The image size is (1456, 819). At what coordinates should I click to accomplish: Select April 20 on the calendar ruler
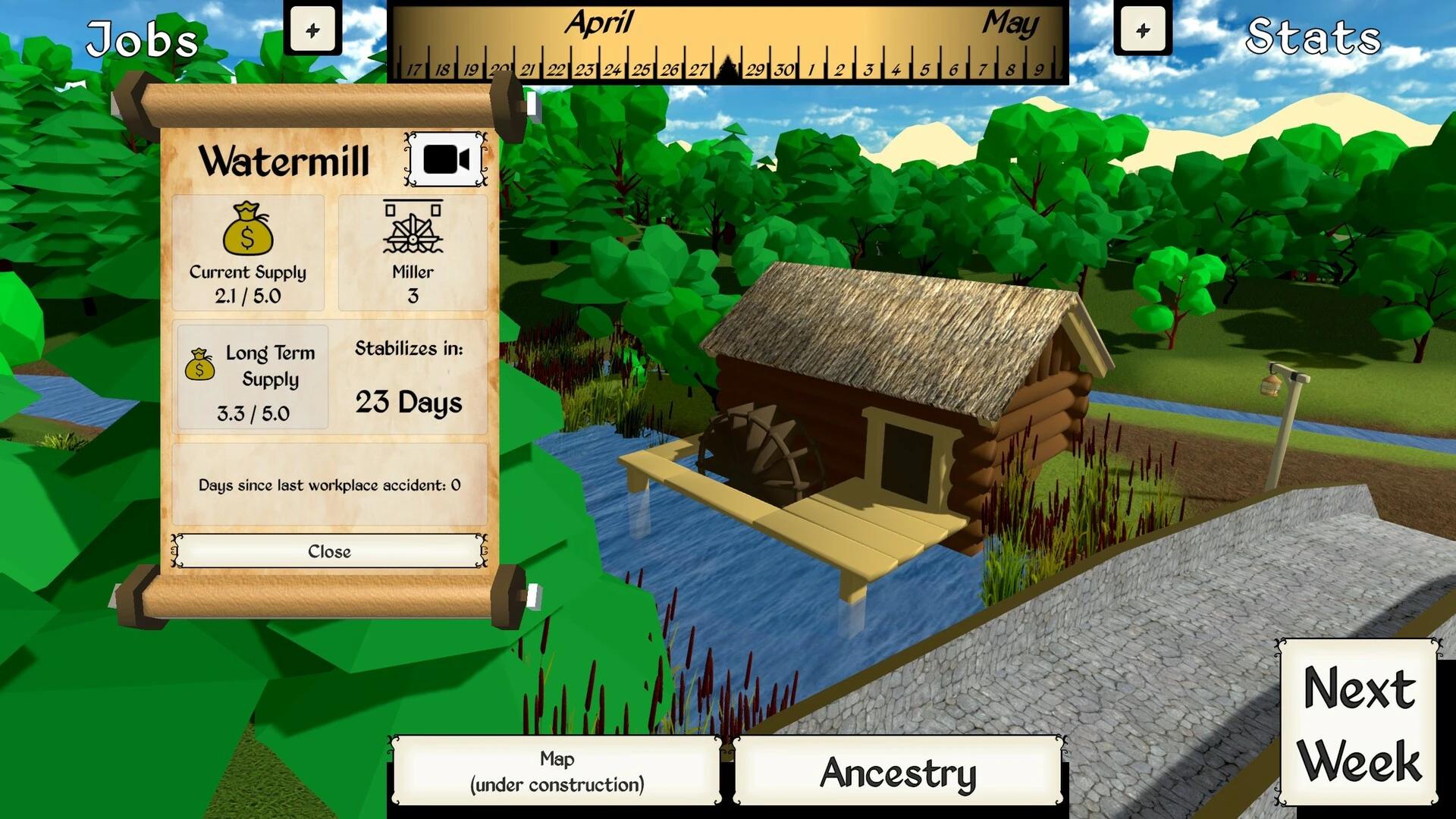498,67
